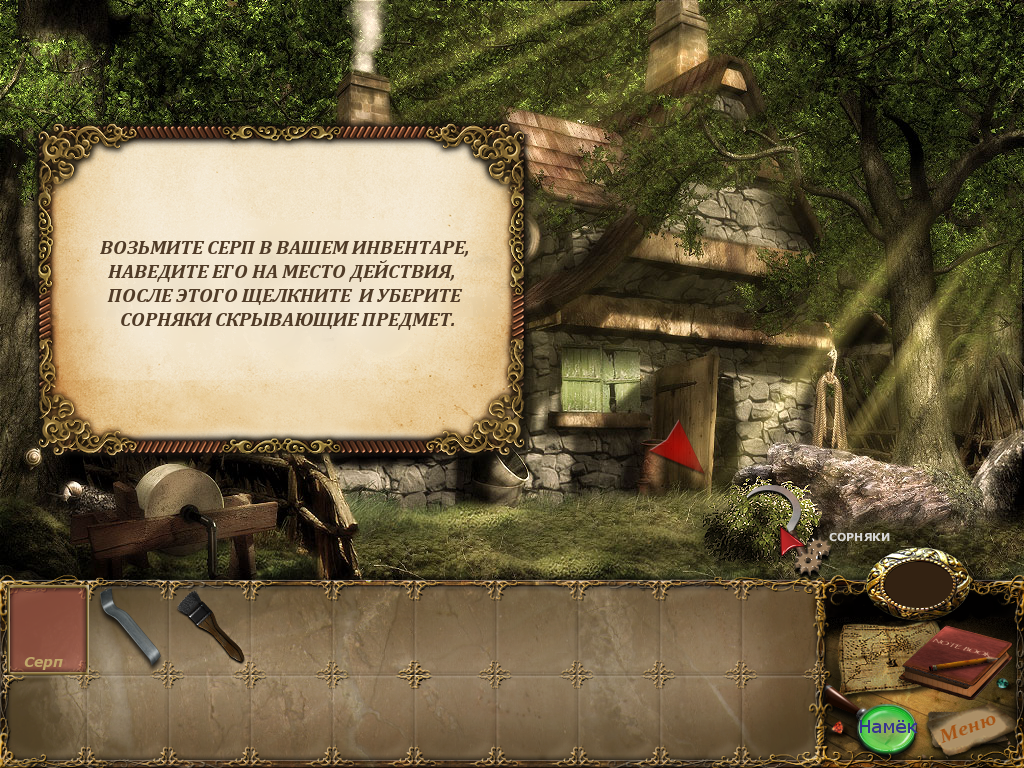The width and height of the screenshot is (1024, 768).
Task: Select the paintbrush in the inventory
Action: coord(210,626)
